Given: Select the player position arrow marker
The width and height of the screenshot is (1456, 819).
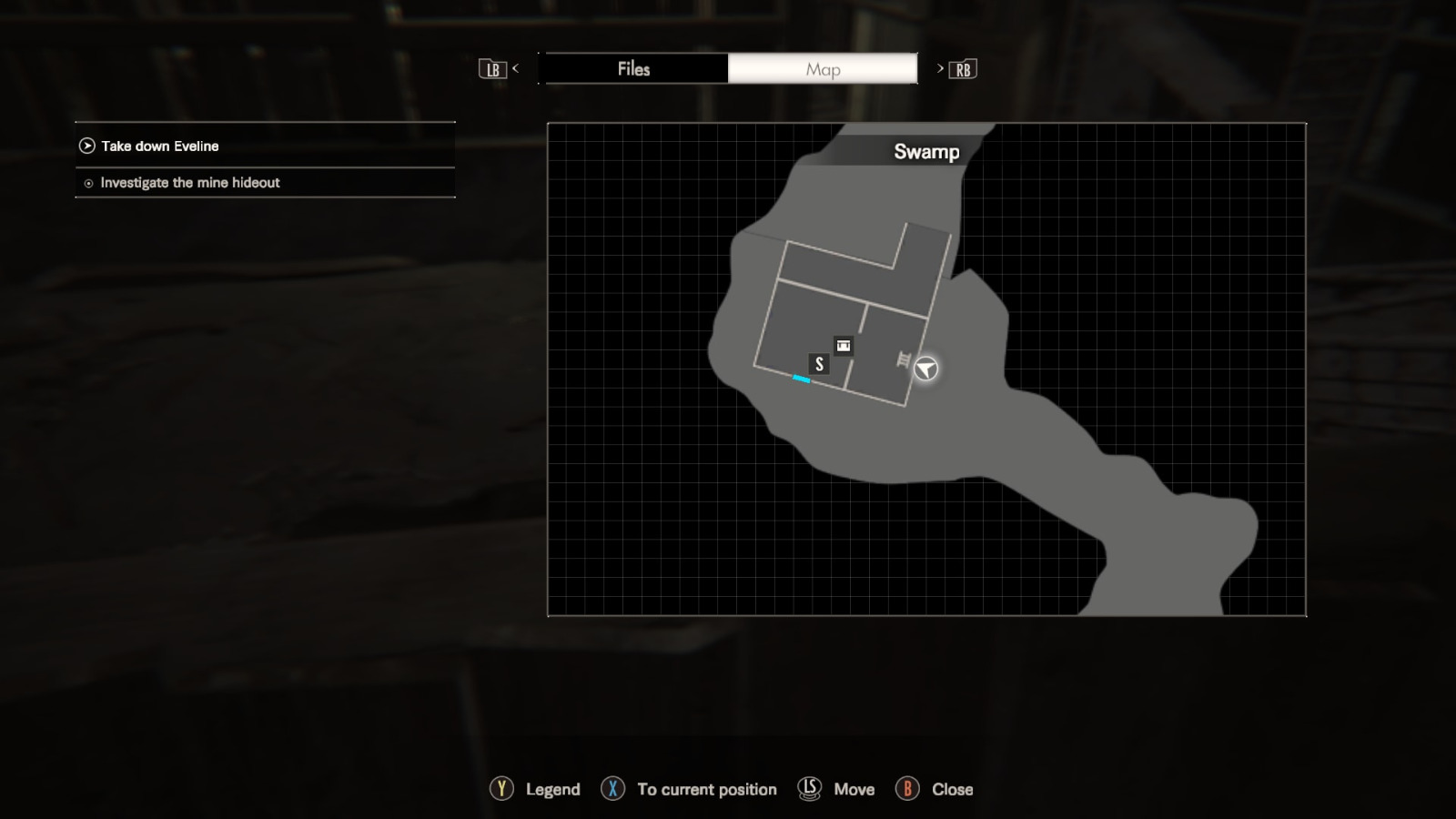Looking at the screenshot, I should point(926,369).
